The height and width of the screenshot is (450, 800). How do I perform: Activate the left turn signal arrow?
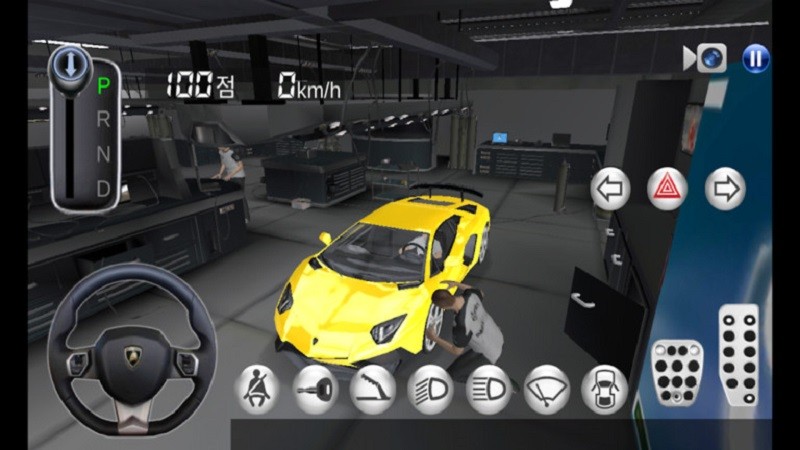(x=610, y=189)
